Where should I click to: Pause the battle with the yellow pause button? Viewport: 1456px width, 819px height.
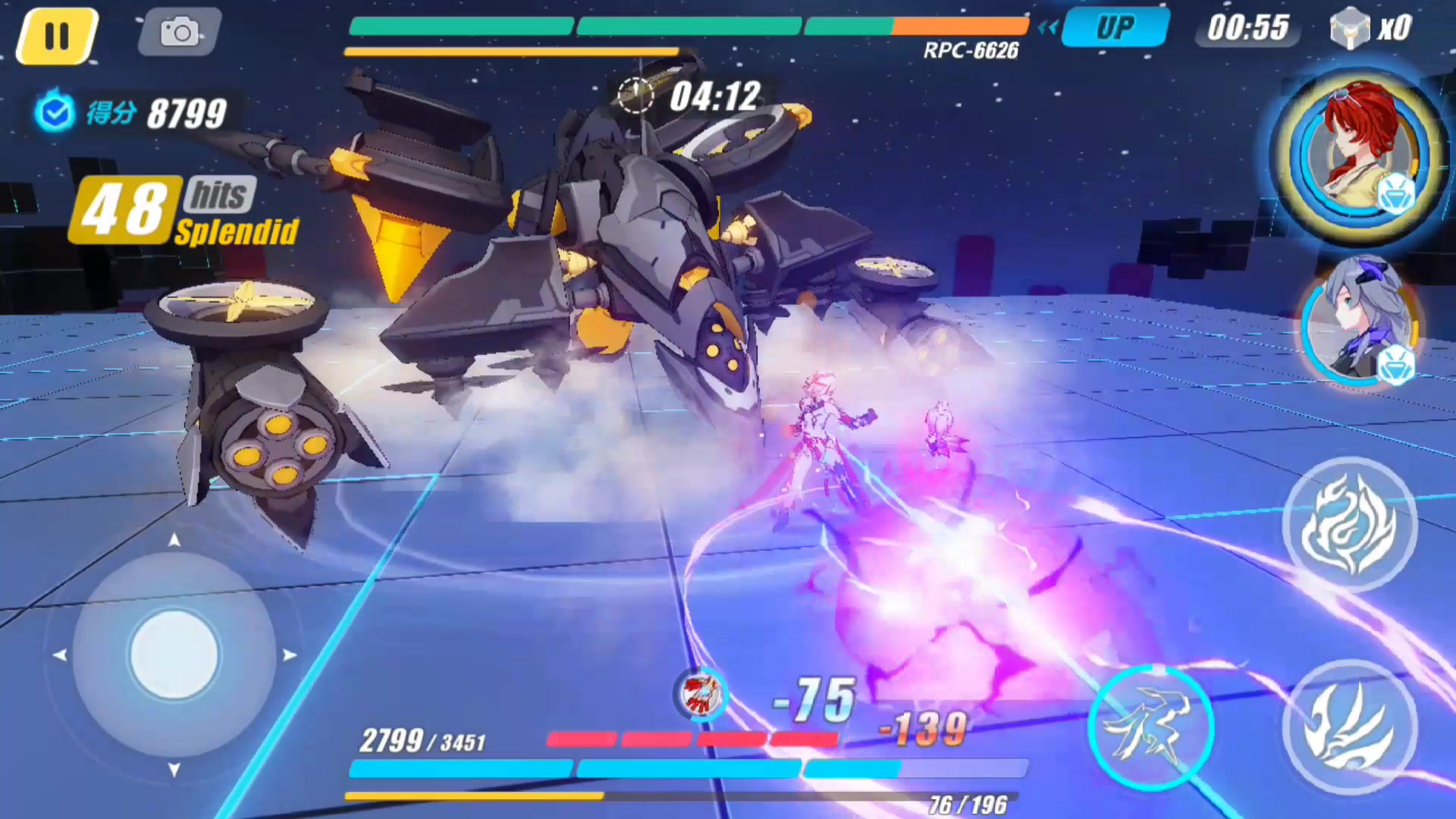pyautogui.click(x=57, y=36)
